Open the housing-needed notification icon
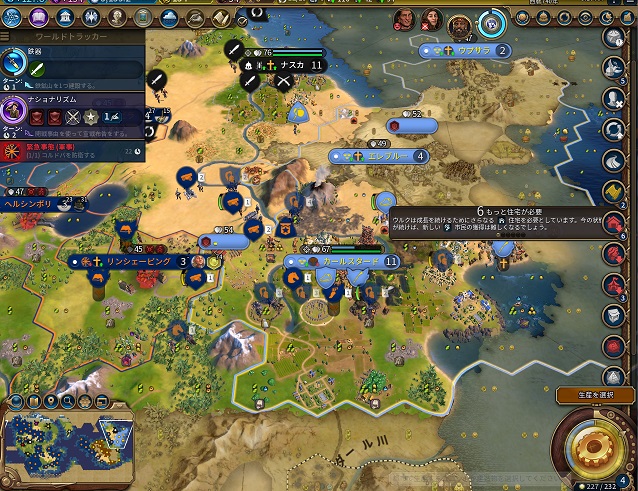 coord(613,221)
